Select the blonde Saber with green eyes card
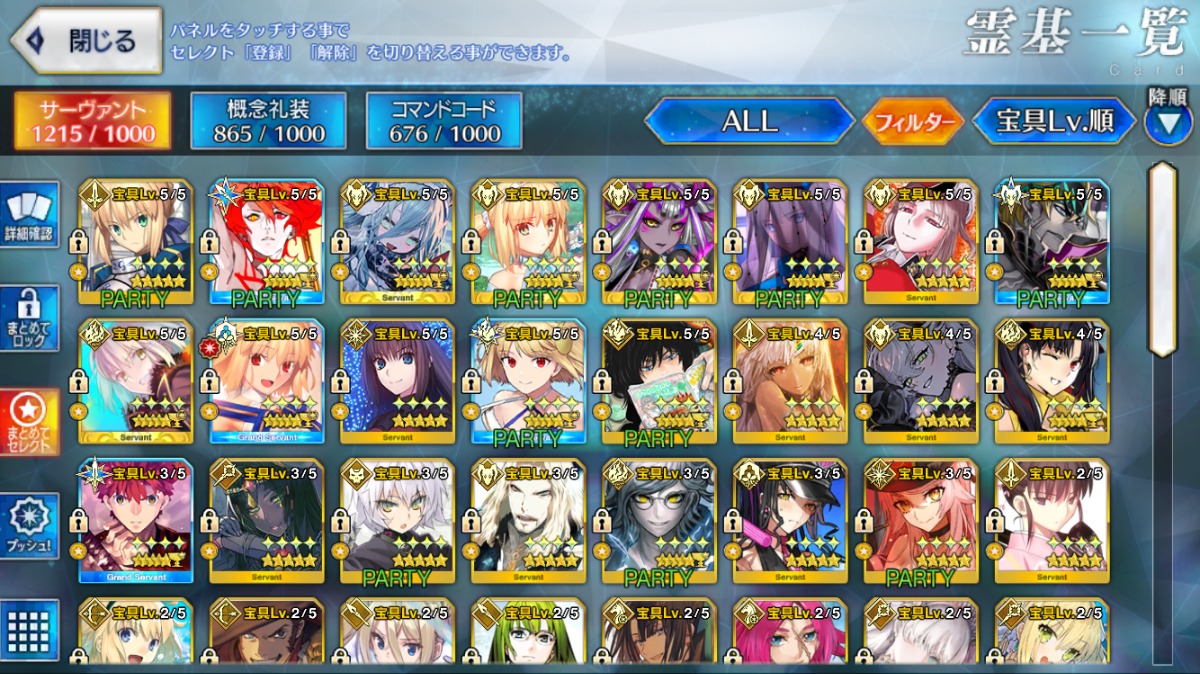 coord(136,240)
